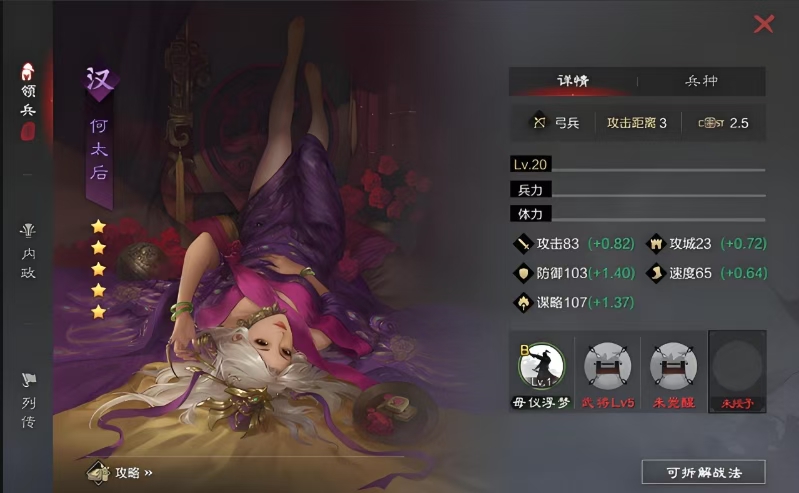Open the 内政 side tab
The height and width of the screenshot is (493, 799).
click(x=28, y=251)
